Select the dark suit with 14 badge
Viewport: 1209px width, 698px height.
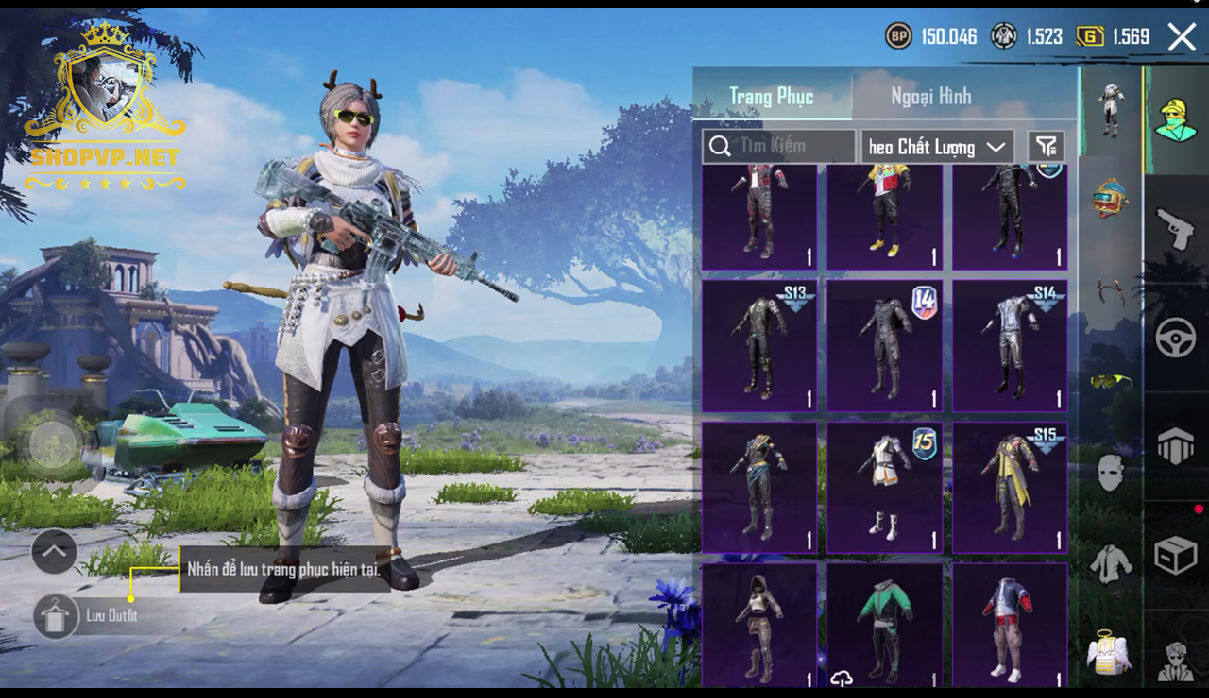(884, 346)
